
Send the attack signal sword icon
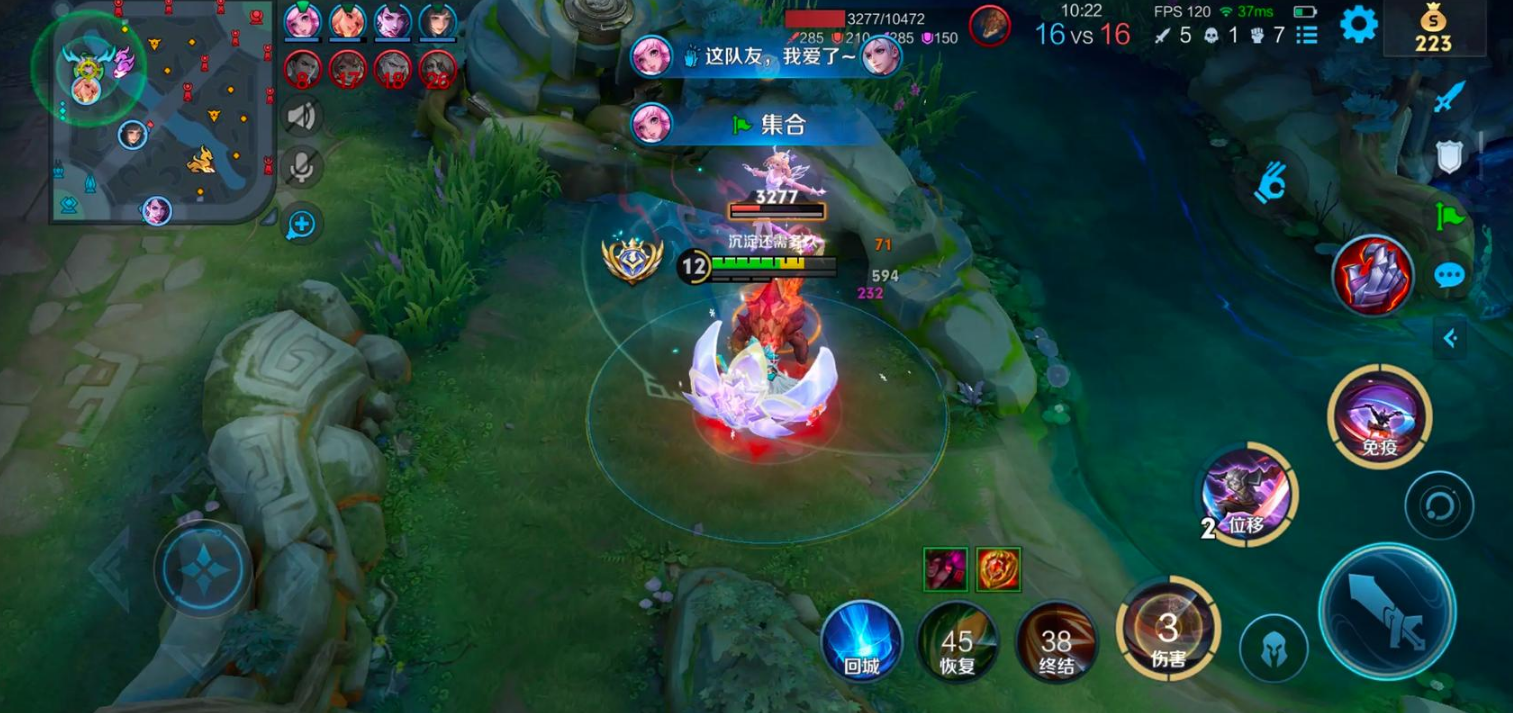[x=1449, y=97]
